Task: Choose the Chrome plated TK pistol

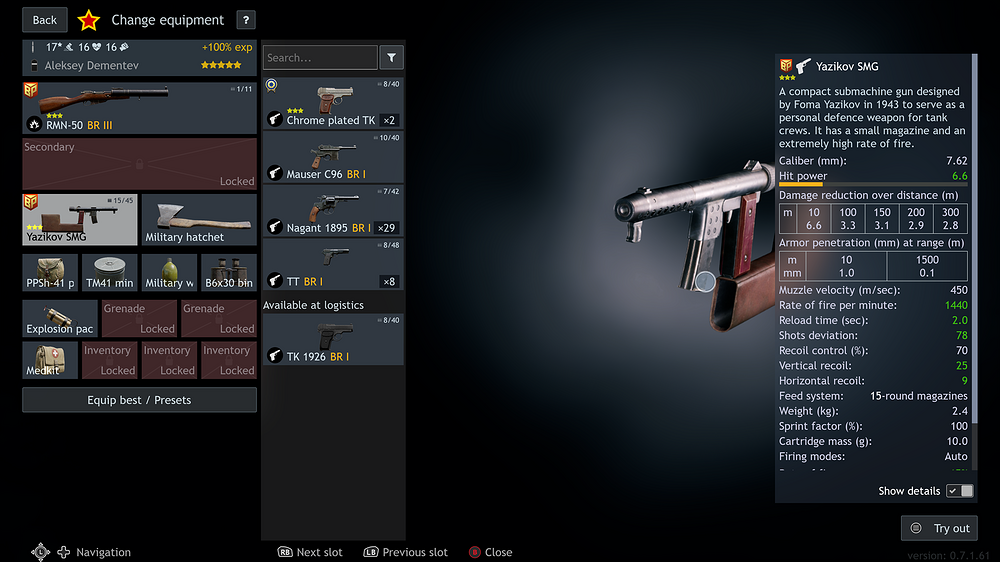Action: click(x=333, y=103)
